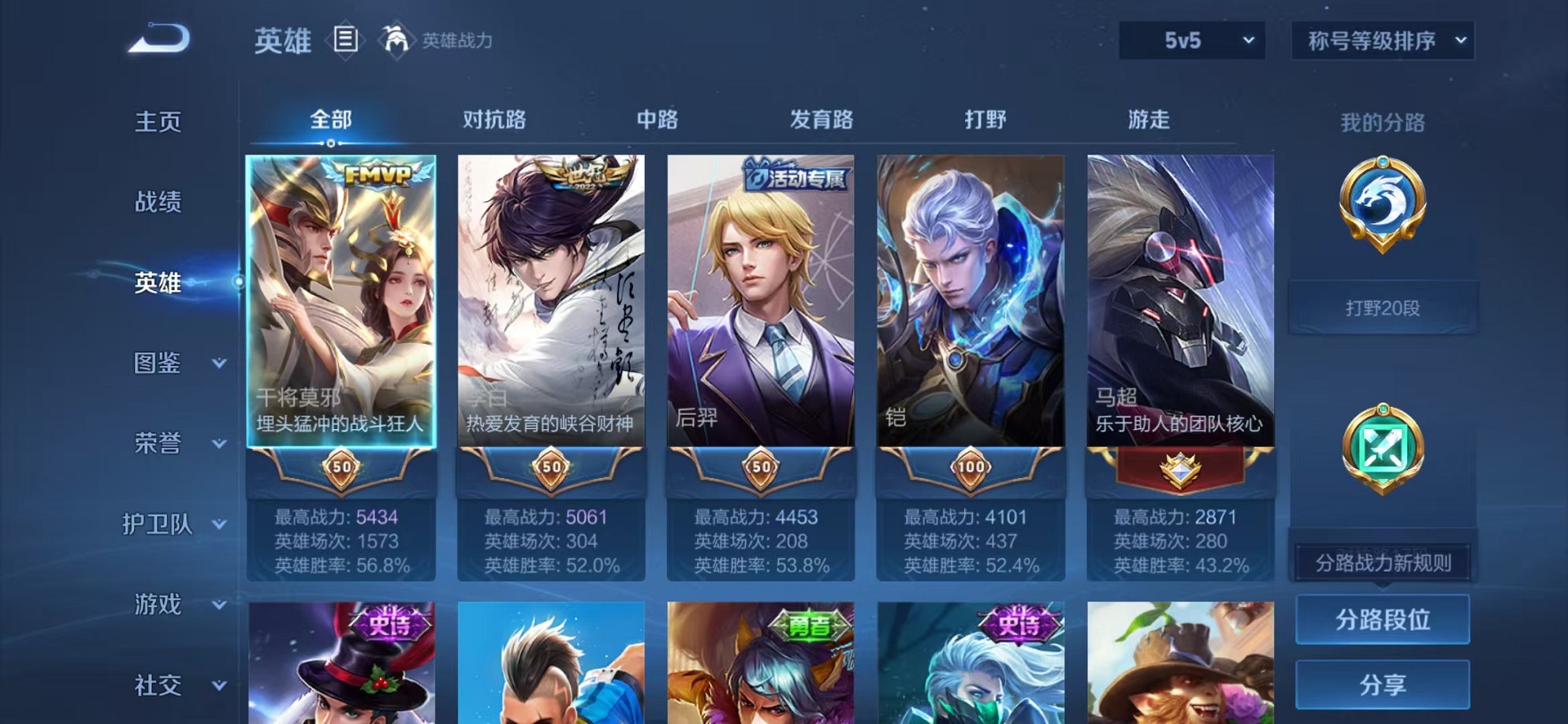Select the 英雄战力 pennant icon
This screenshot has height=724, width=1568.
click(x=396, y=39)
